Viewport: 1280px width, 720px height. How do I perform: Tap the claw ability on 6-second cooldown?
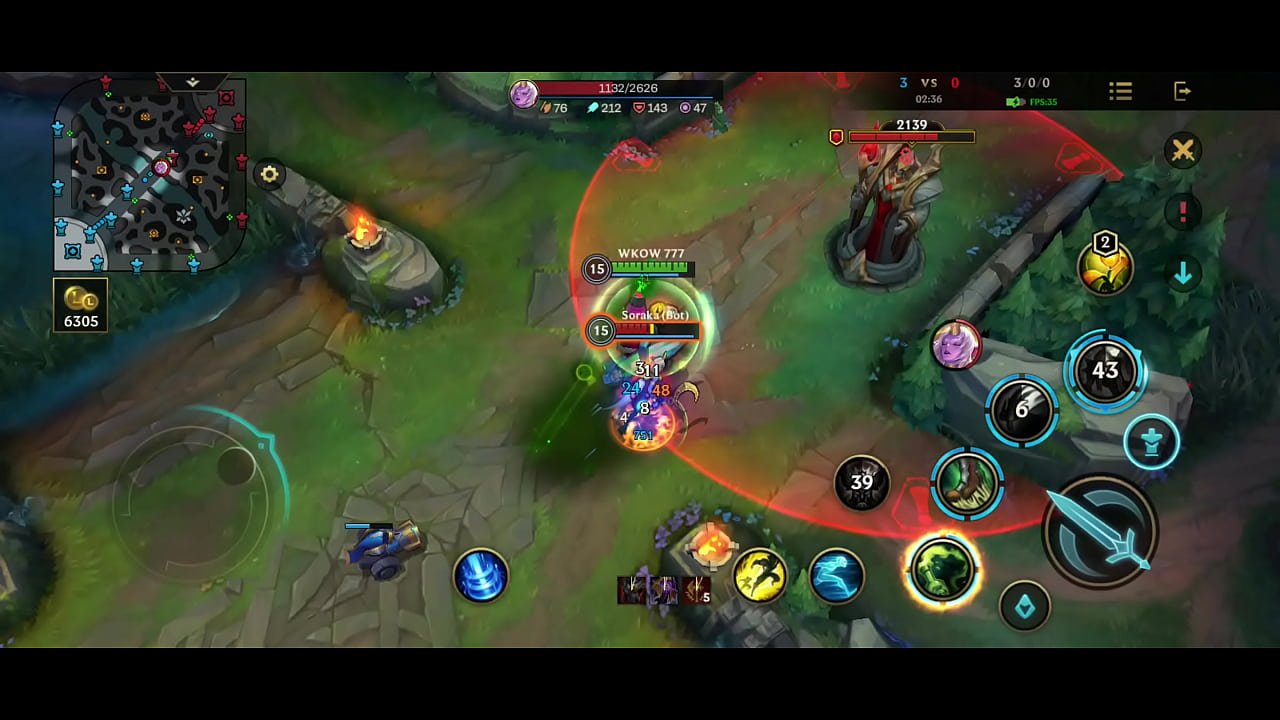1021,410
